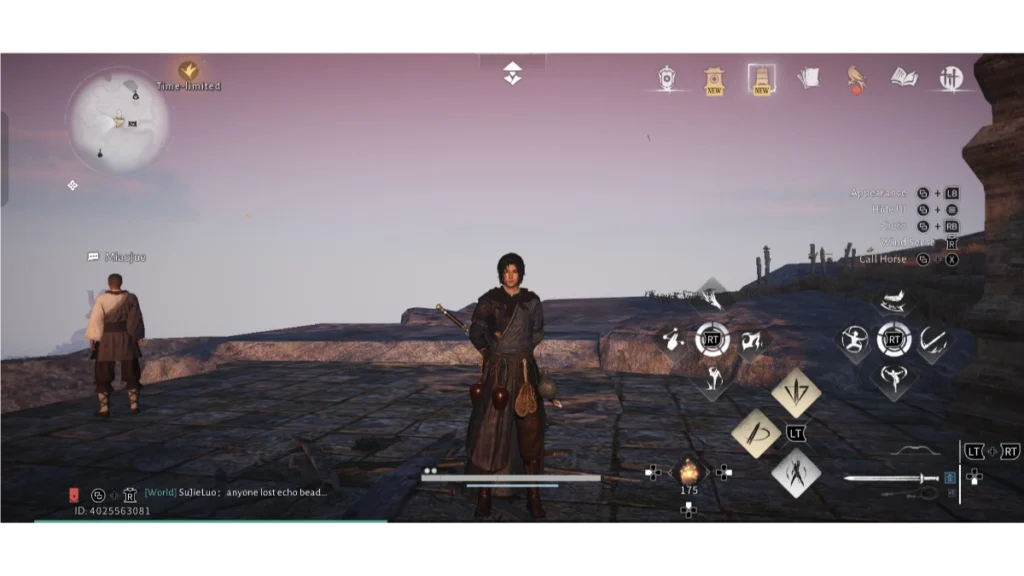Select the bow weapon slot
Image resolution: width=1024 pixels, height=576 pixels.
click(914, 451)
